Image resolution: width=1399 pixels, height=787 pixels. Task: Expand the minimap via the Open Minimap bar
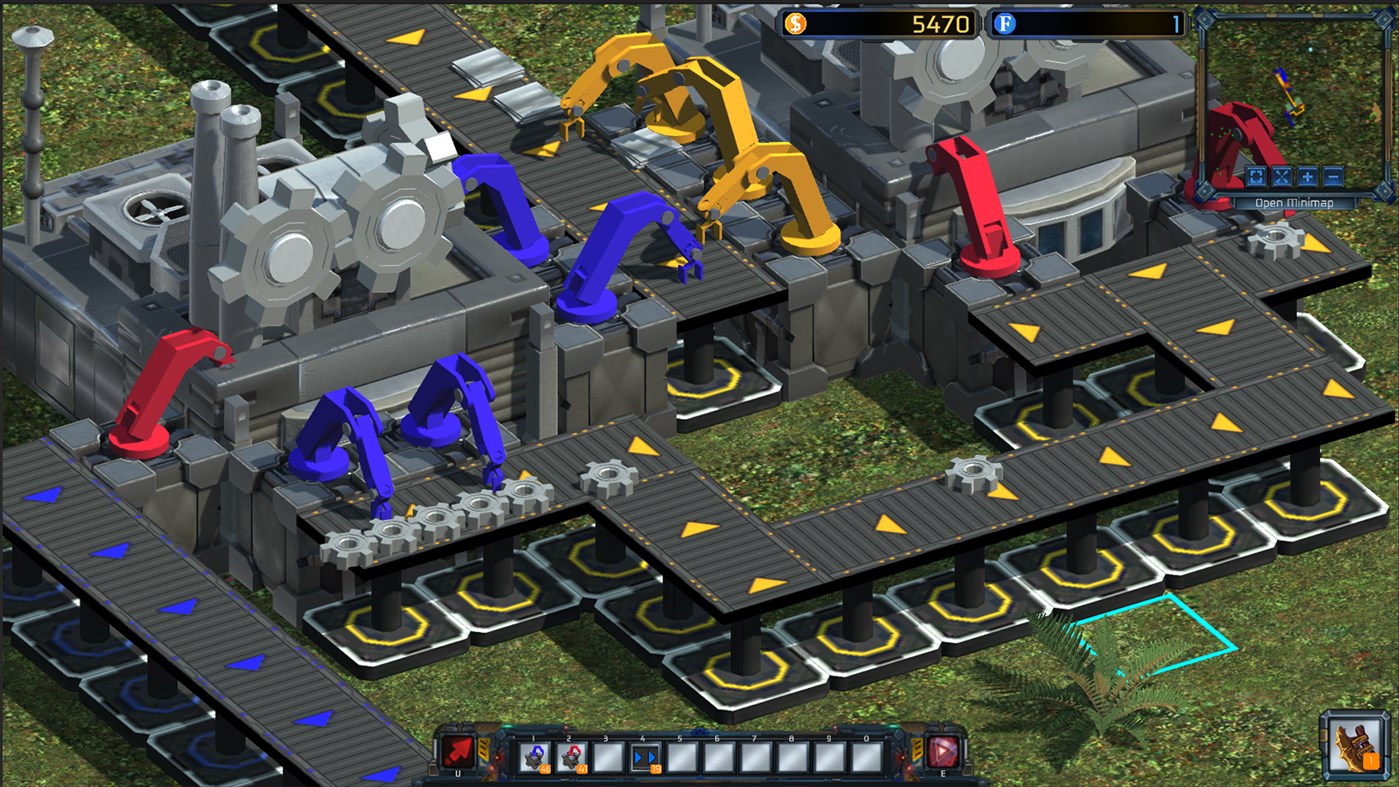click(1296, 201)
